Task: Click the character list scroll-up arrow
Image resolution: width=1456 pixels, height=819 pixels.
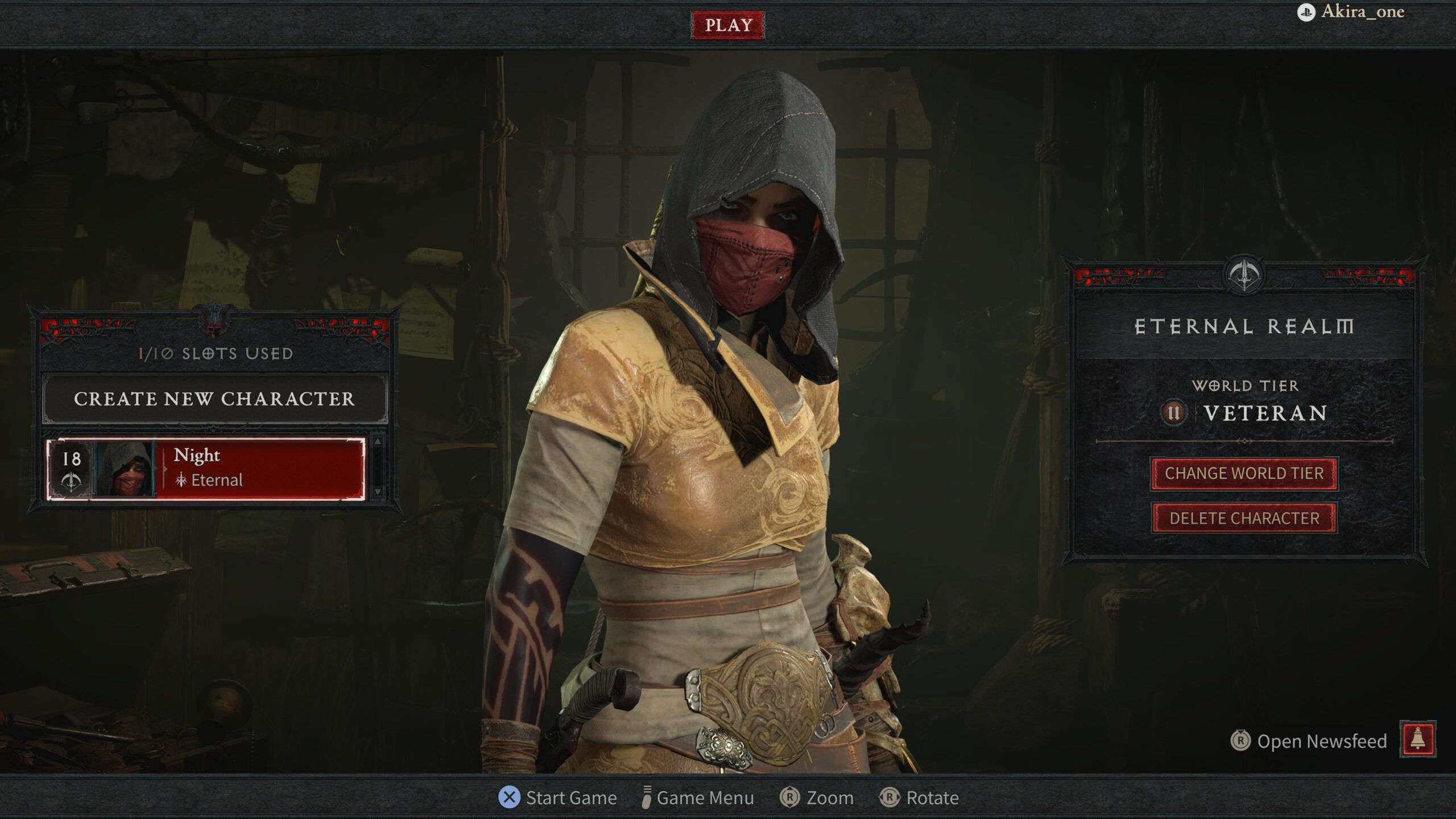Action: tap(378, 442)
